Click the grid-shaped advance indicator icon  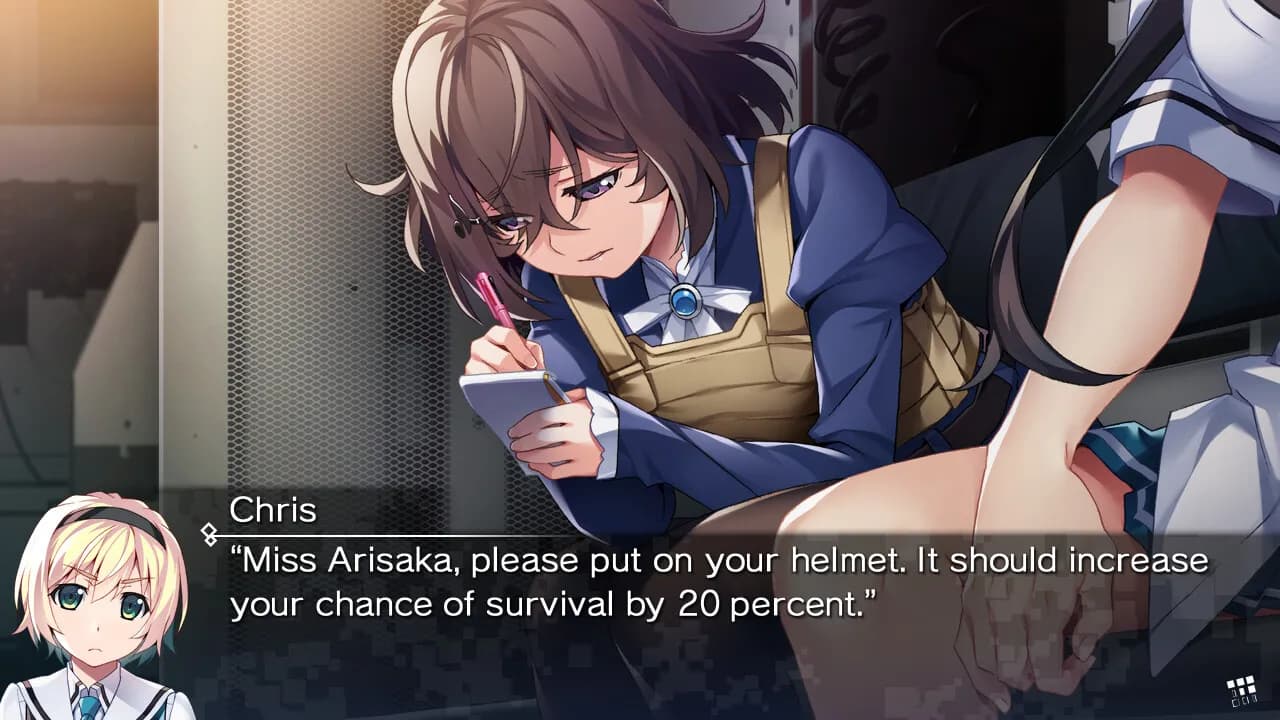(1241, 691)
